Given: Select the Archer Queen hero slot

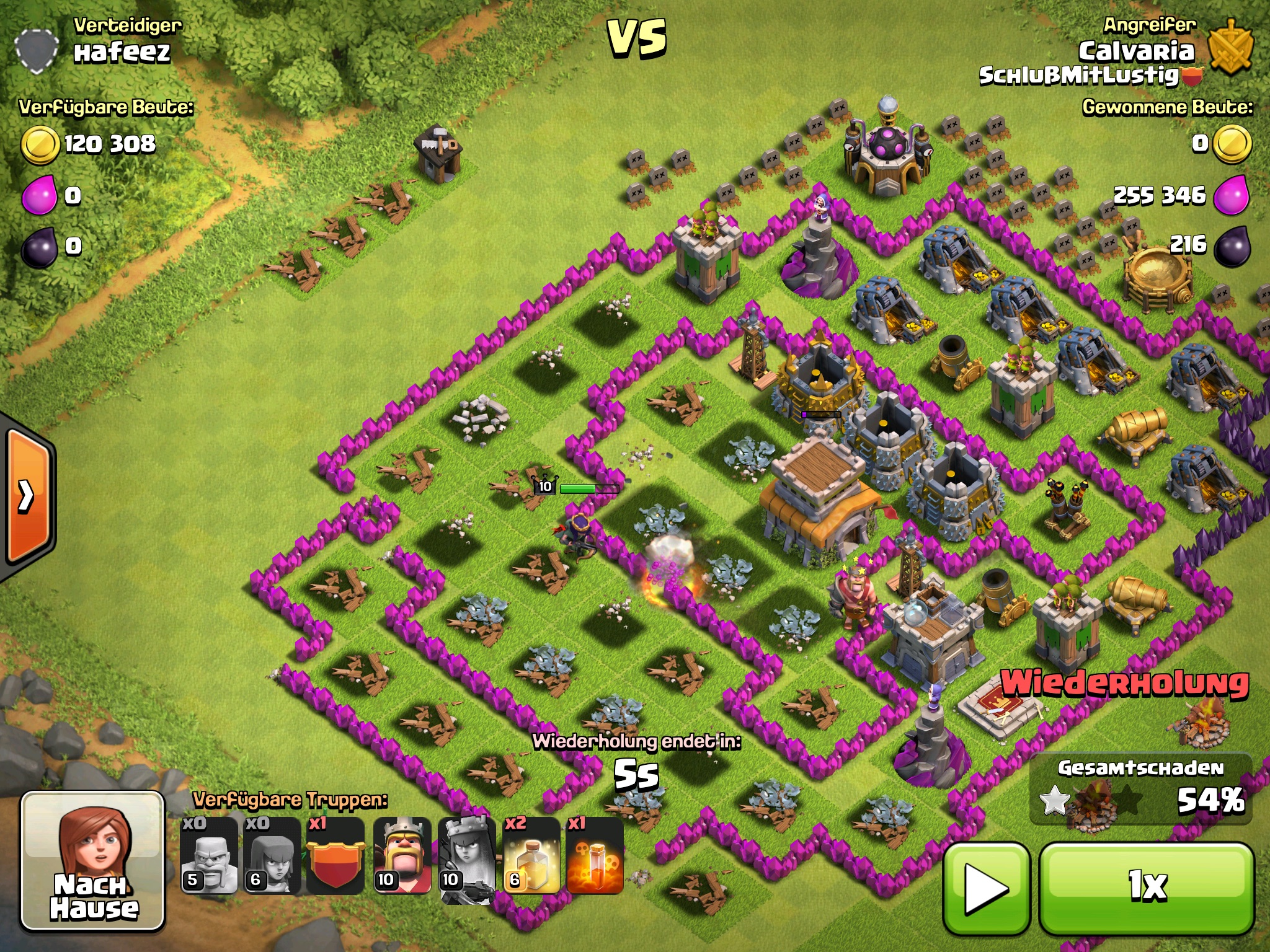Looking at the screenshot, I should click(466, 856).
